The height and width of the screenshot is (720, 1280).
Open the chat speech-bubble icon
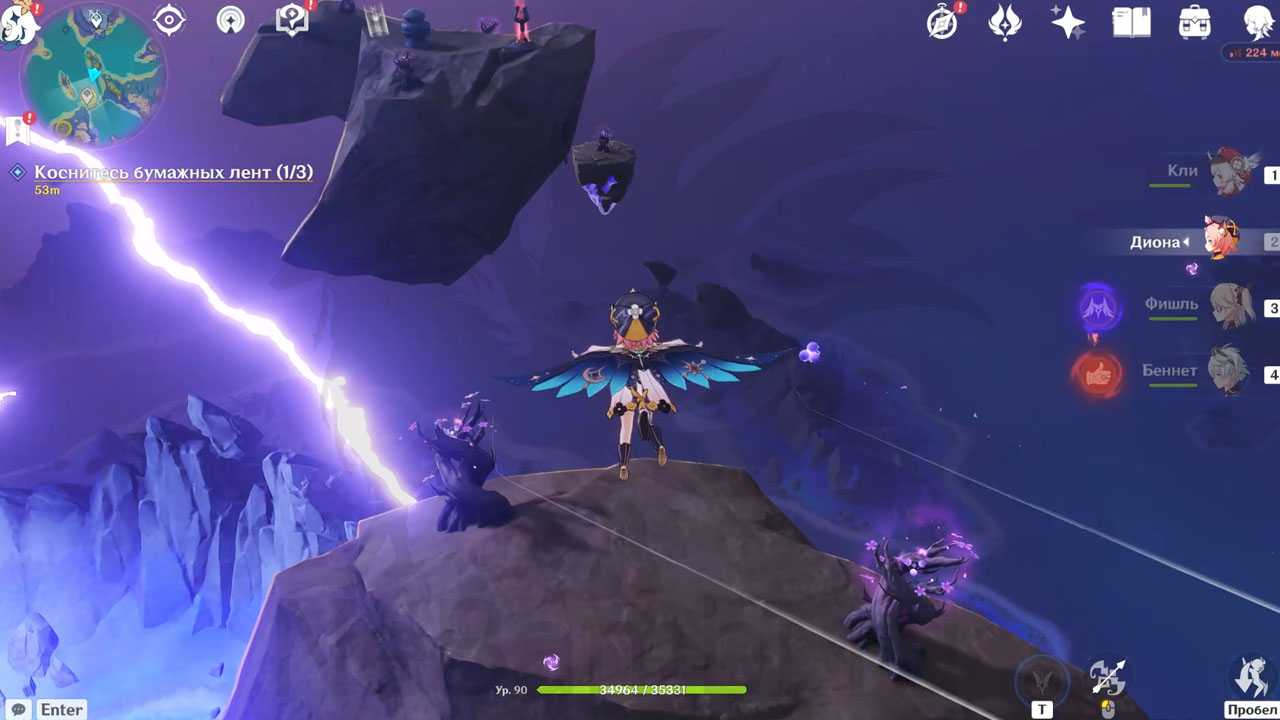point(18,709)
